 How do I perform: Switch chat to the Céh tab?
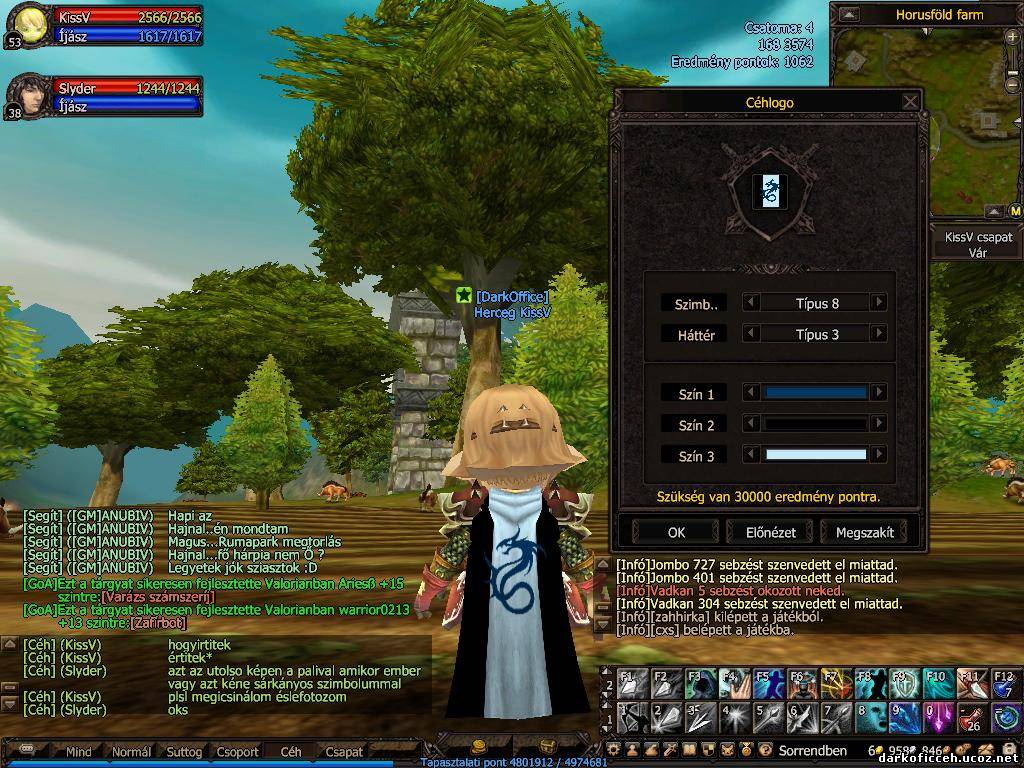click(290, 752)
